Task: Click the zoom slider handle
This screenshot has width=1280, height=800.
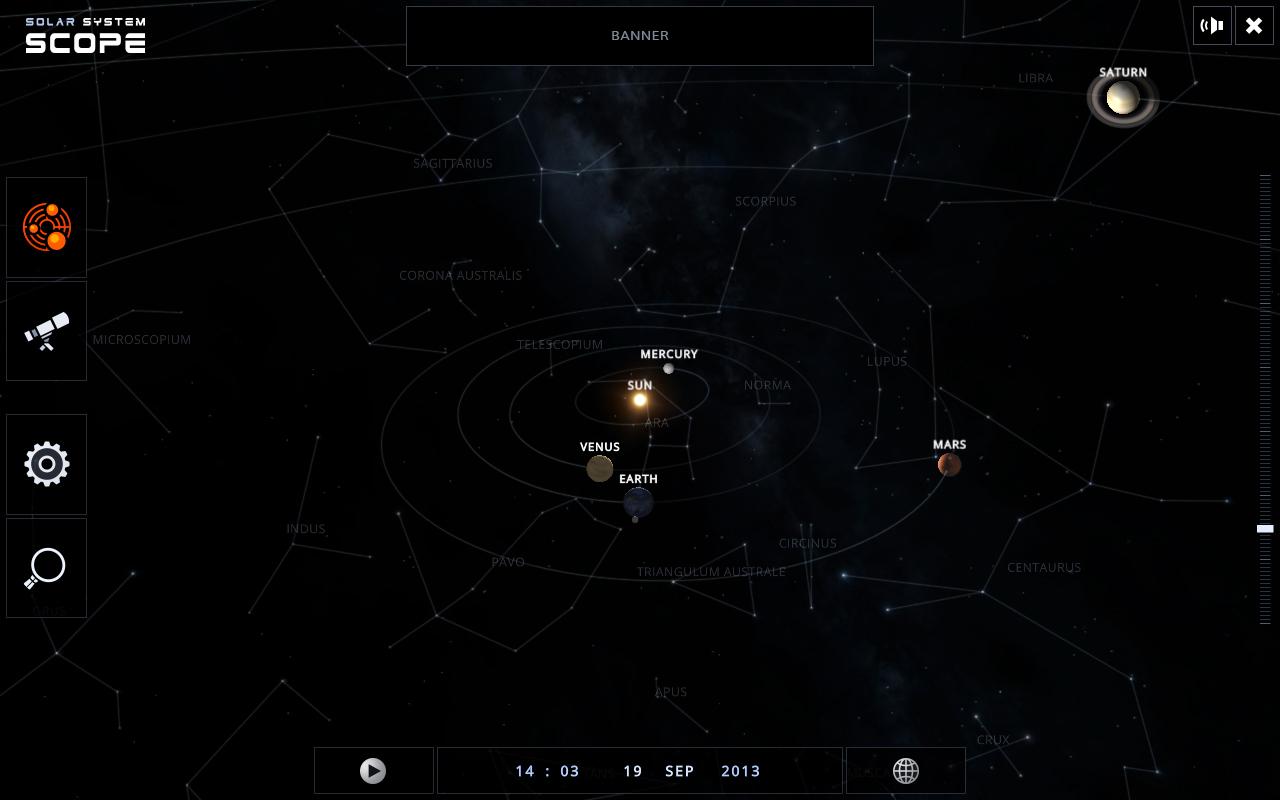Action: (x=1265, y=528)
